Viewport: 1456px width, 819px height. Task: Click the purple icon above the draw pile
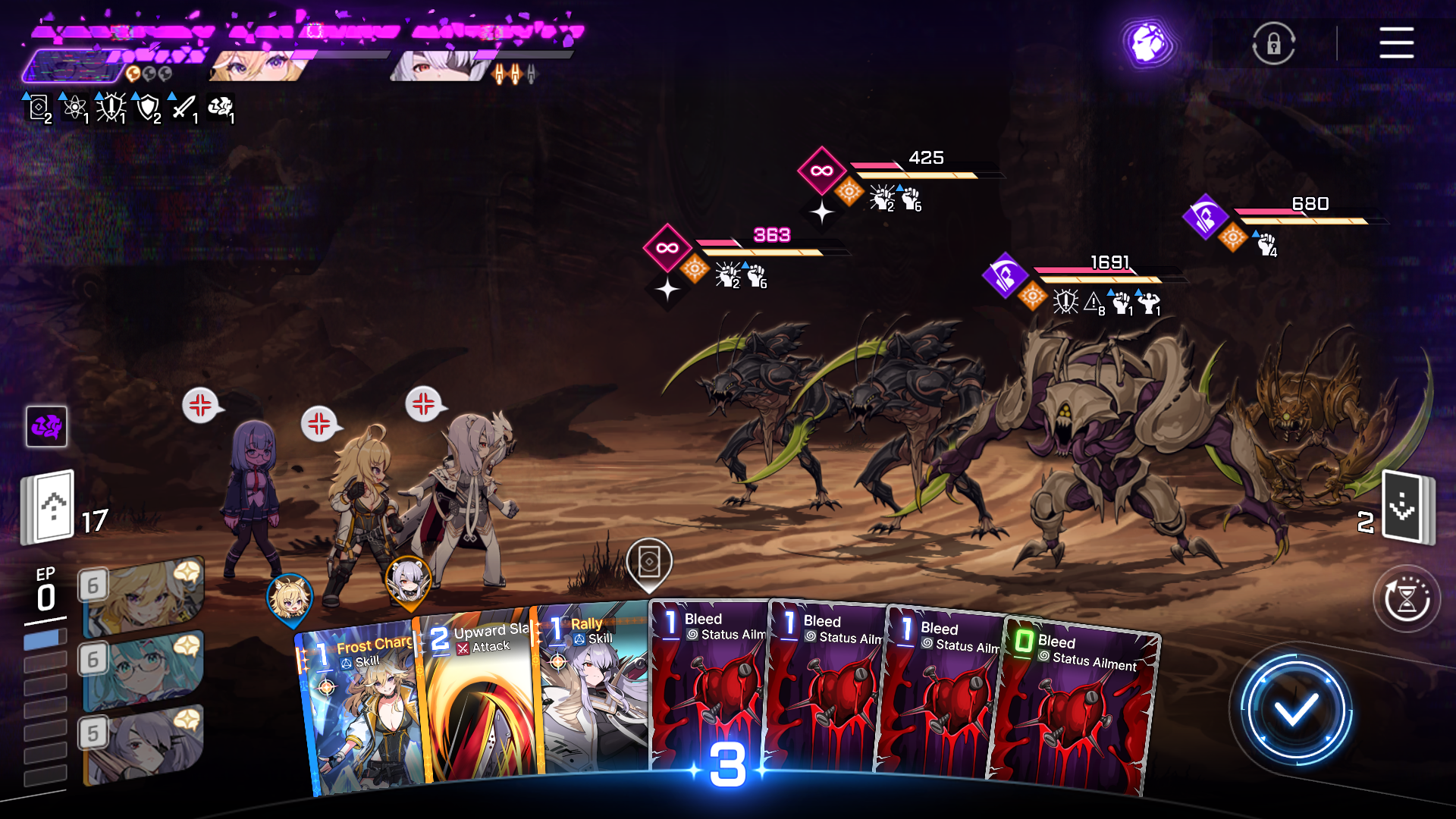point(47,426)
